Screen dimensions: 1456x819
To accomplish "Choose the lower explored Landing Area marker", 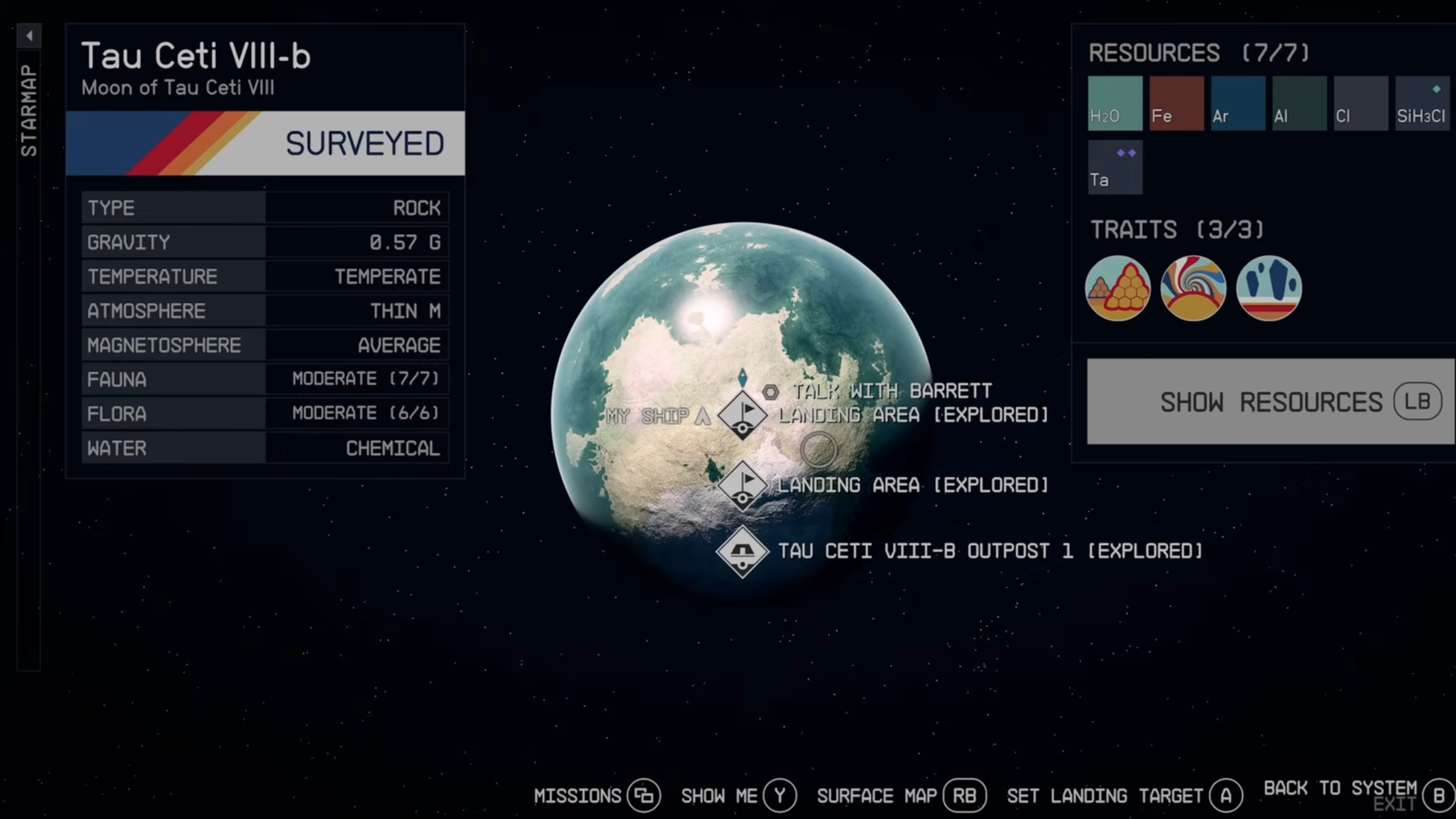I will click(743, 485).
